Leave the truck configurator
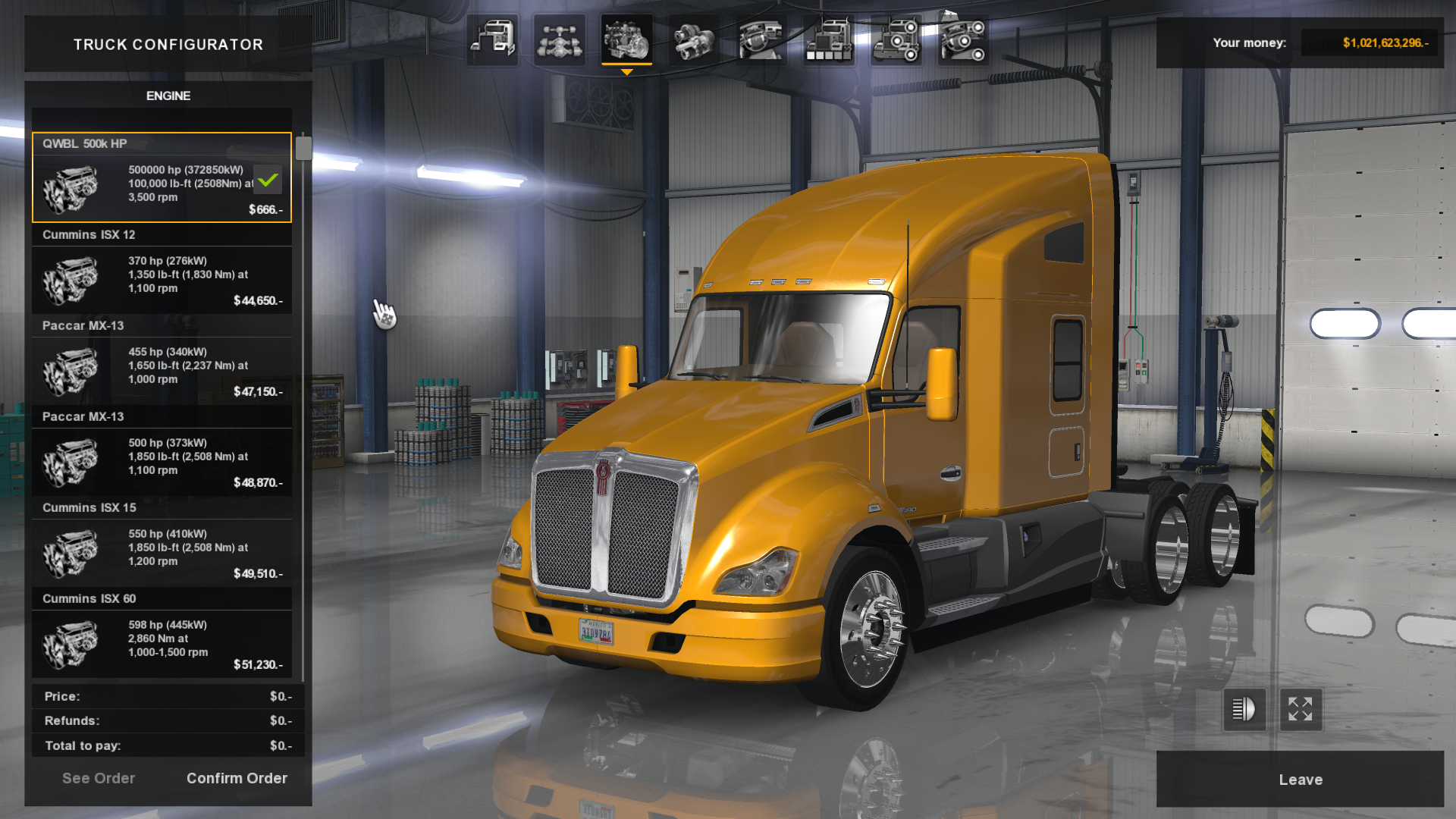 (x=1300, y=780)
